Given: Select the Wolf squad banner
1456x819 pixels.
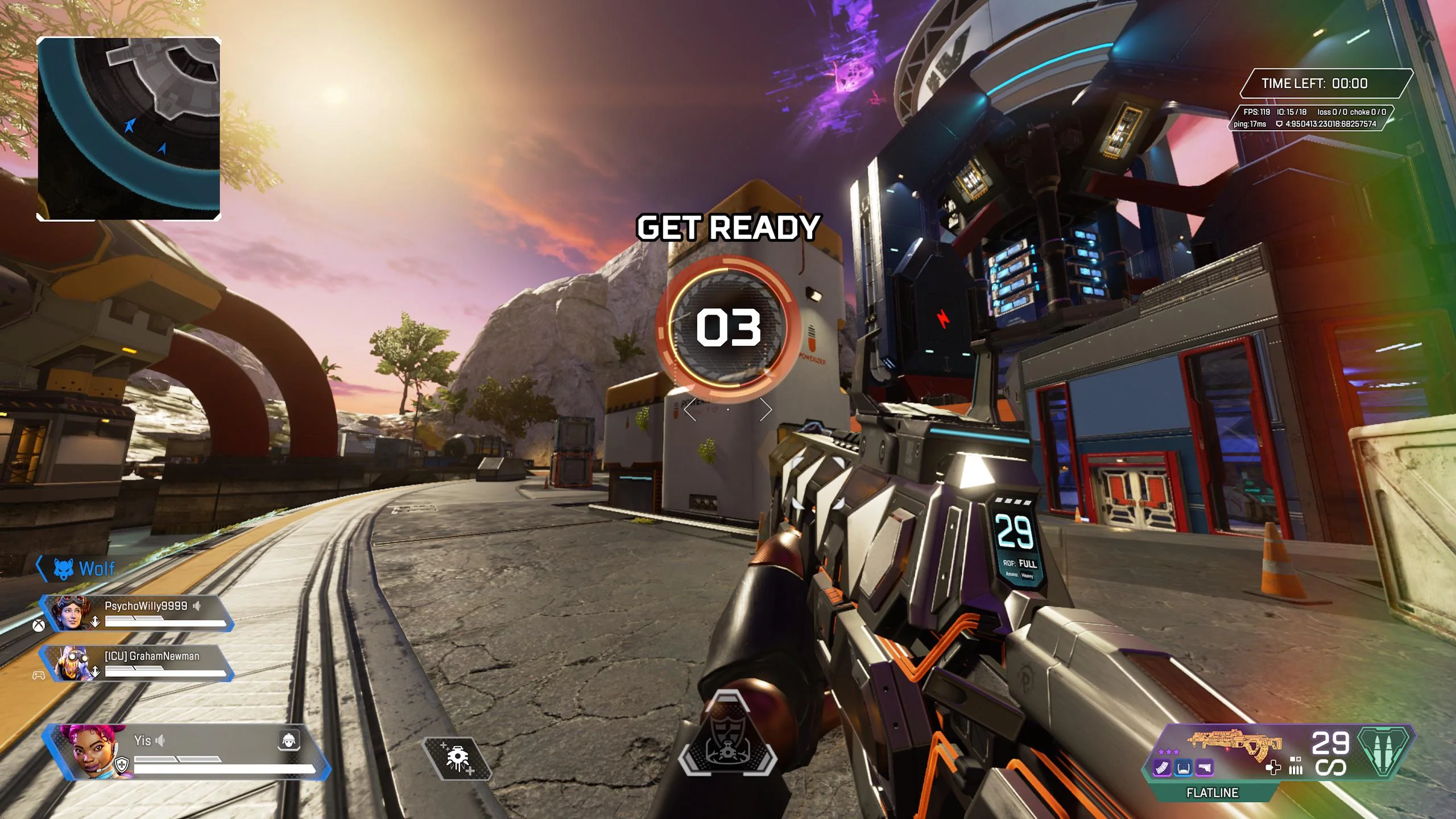Looking at the screenshot, I should click(84, 568).
